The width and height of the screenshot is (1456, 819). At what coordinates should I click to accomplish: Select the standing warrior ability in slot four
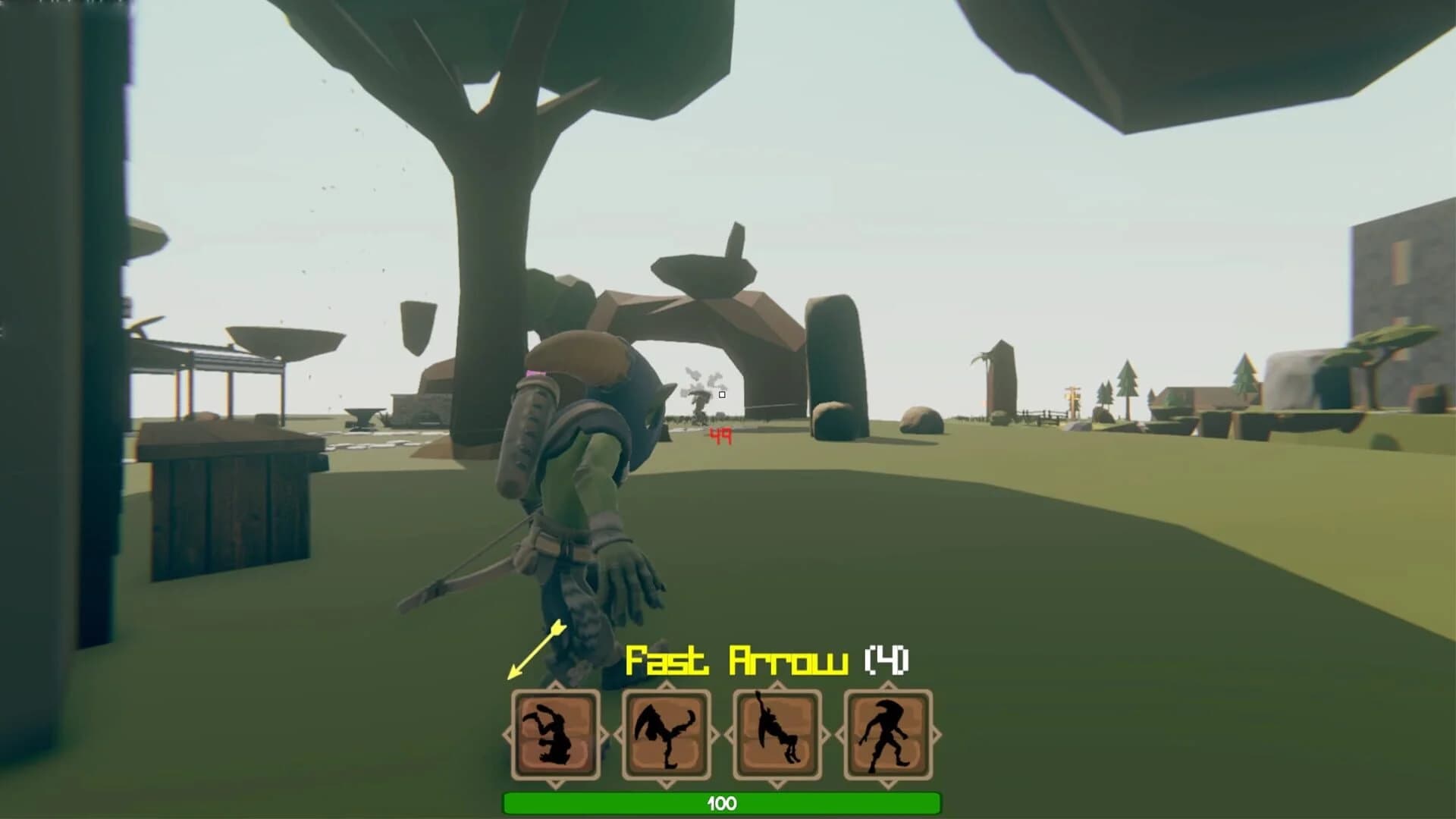886,734
